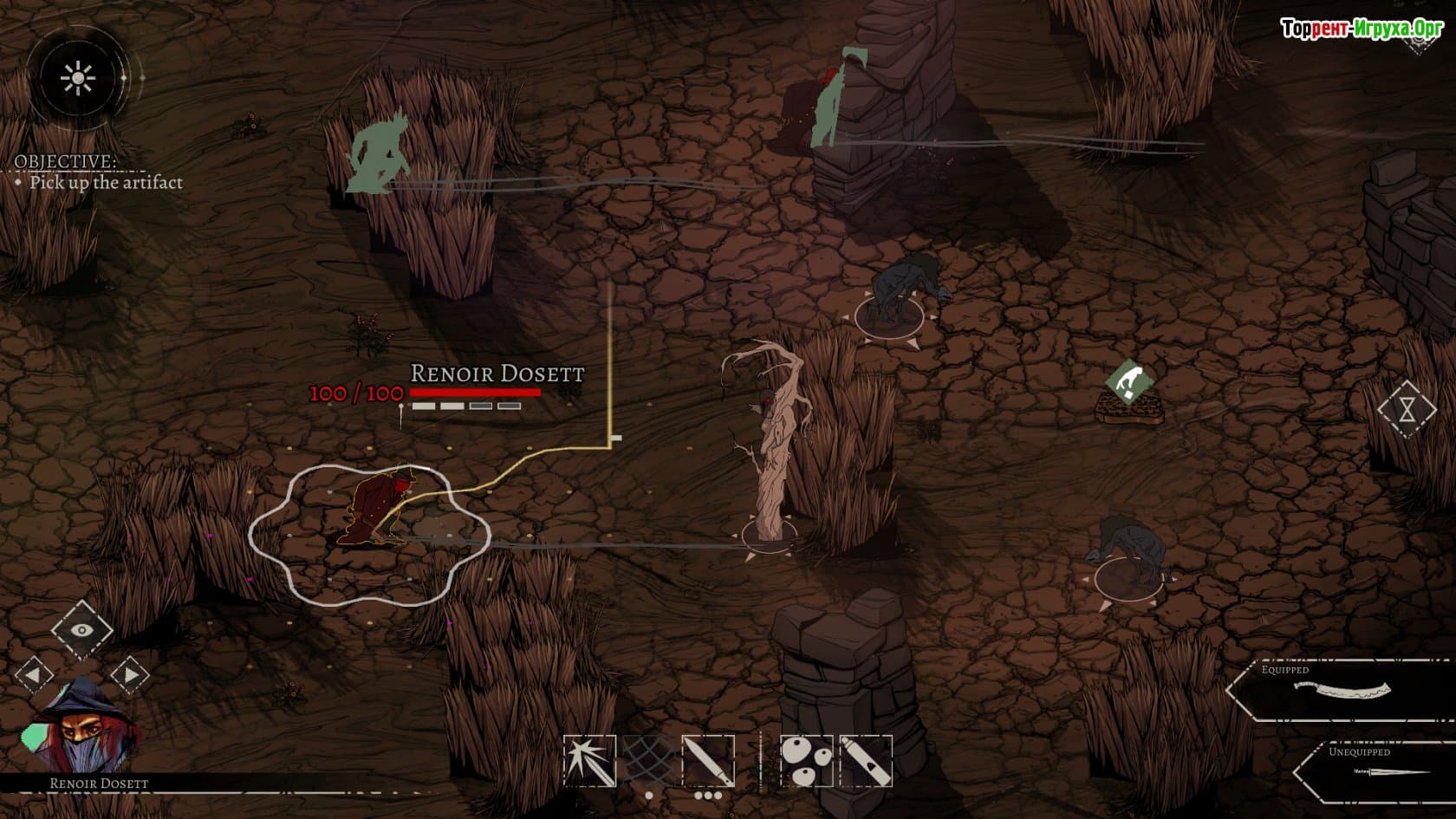The height and width of the screenshot is (819, 1456).
Task: Toggle the eye vision mode button
Action: (81, 630)
